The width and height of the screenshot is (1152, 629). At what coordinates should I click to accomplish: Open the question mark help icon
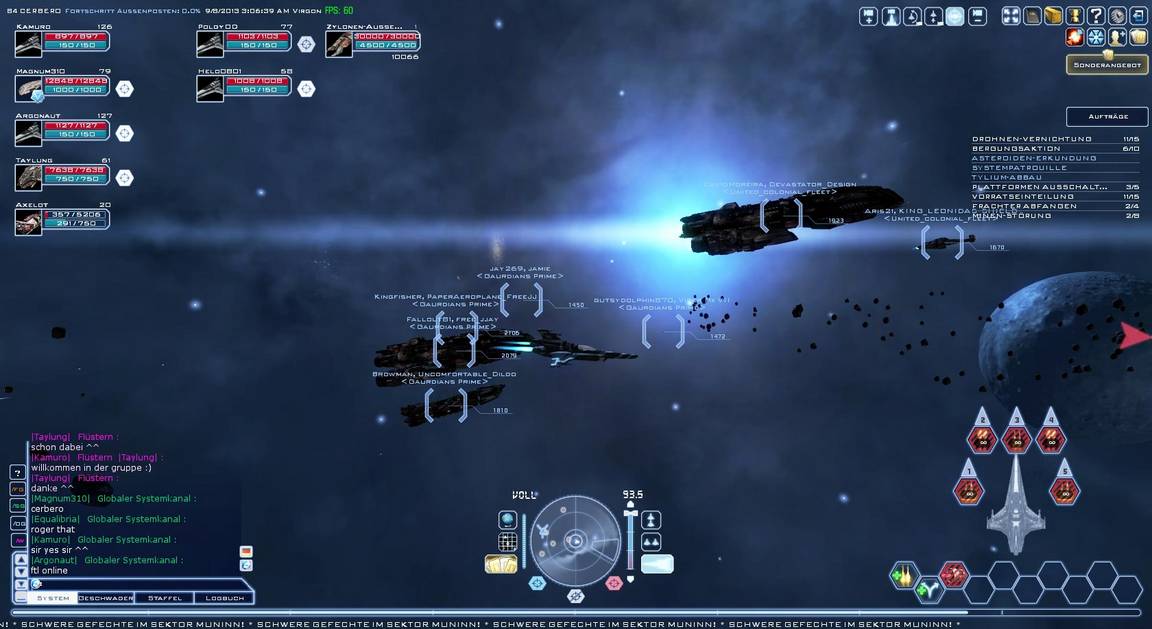1096,16
